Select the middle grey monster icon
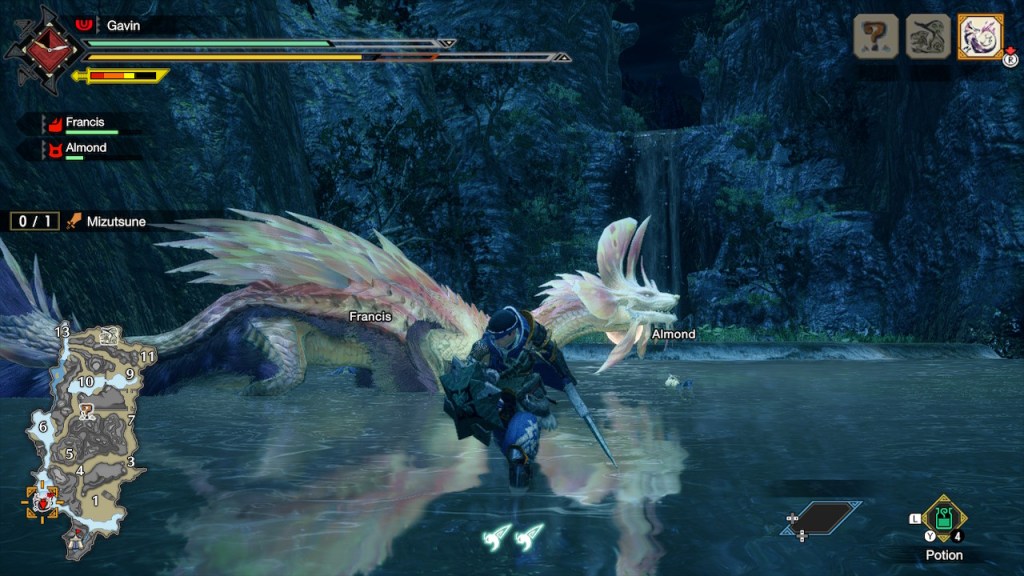 [928, 37]
